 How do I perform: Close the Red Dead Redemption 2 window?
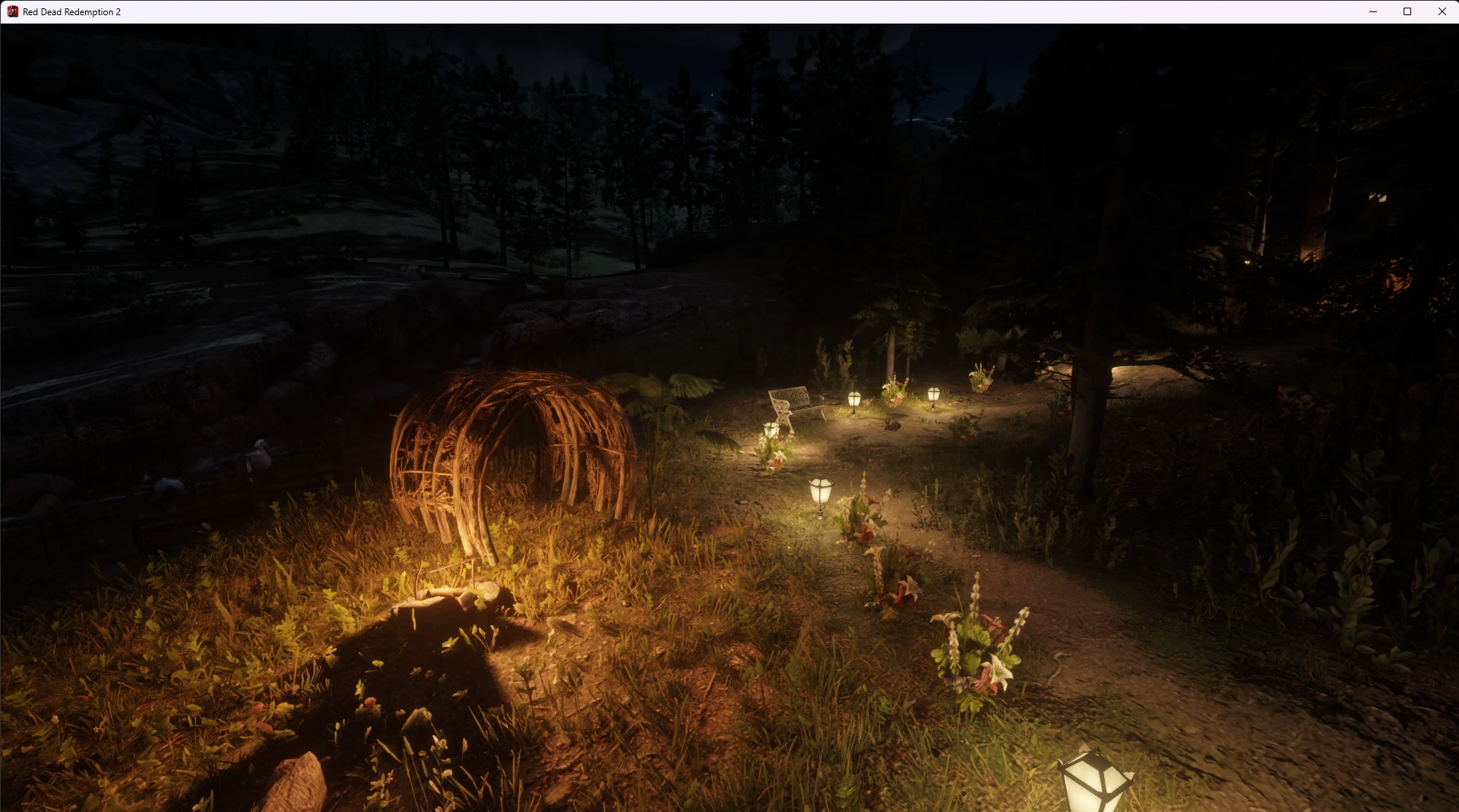1442,11
